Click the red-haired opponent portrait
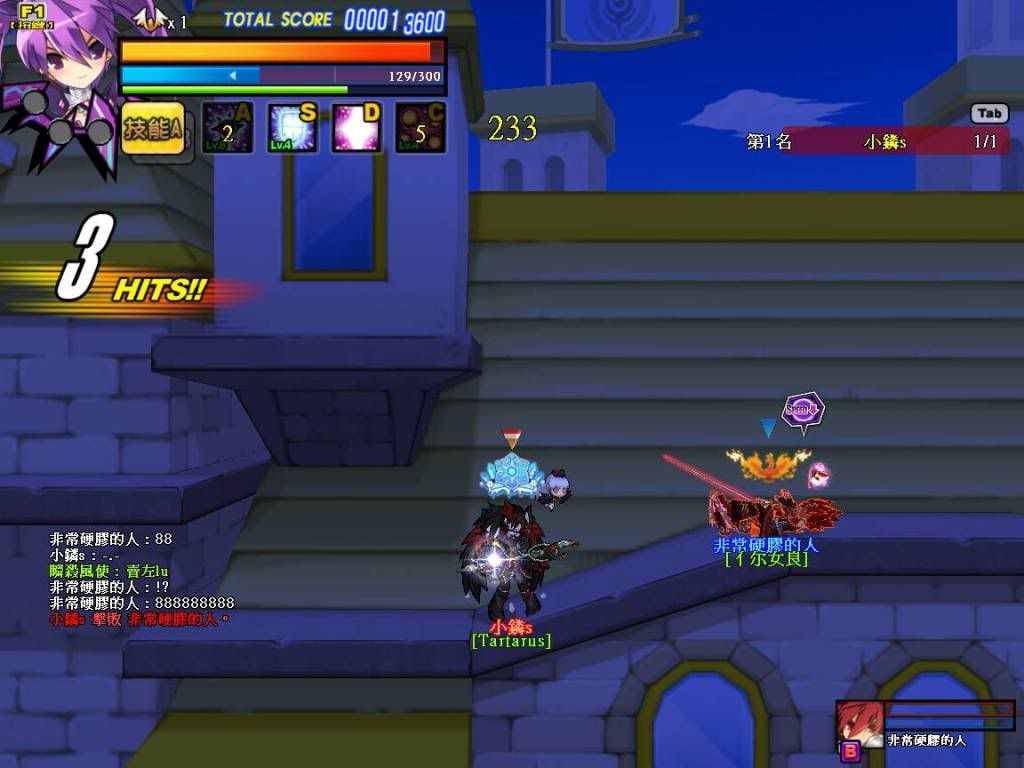This screenshot has height=768, width=1024. click(858, 723)
